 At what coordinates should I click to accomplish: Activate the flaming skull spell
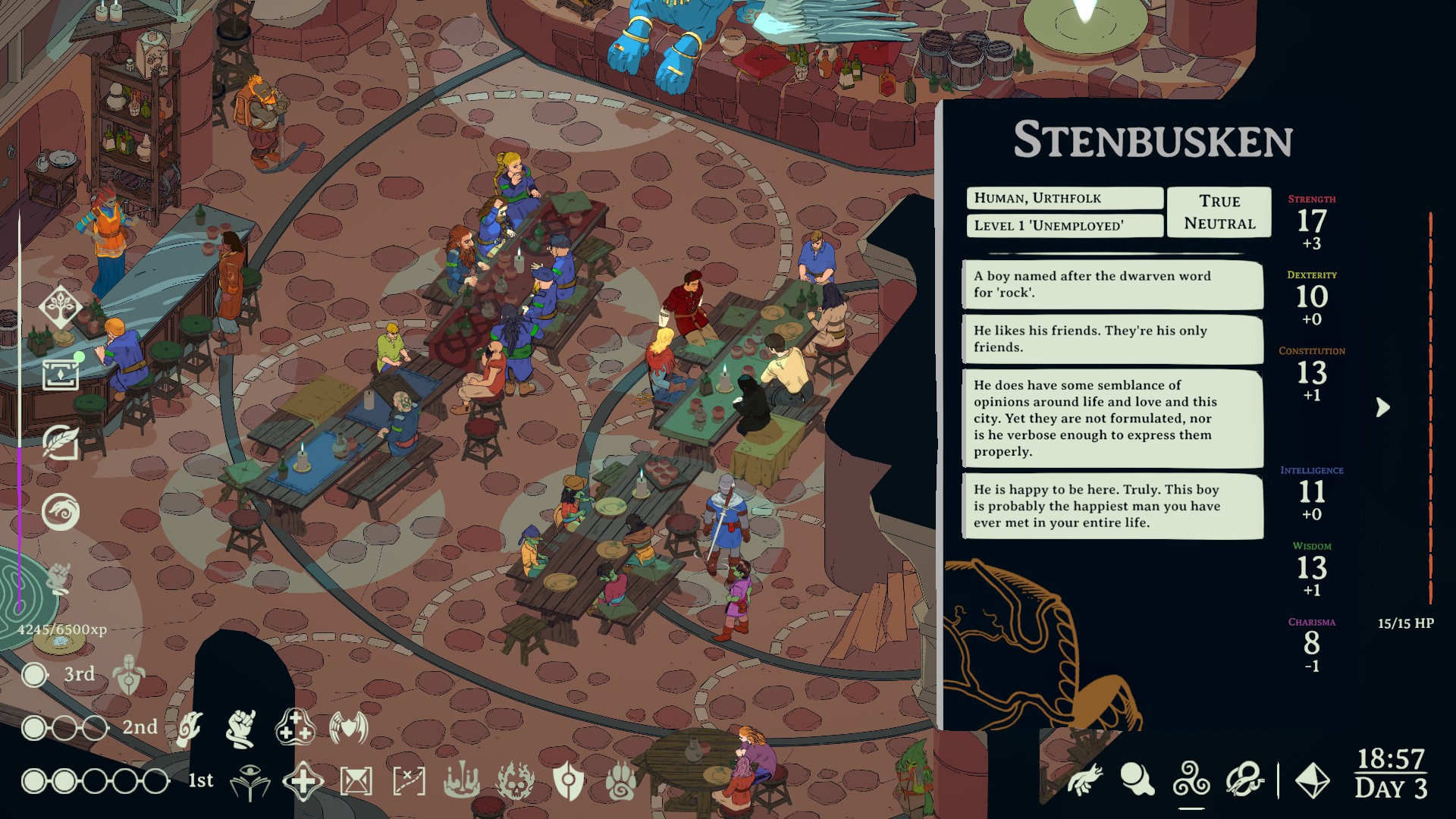[x=515, y=782]
